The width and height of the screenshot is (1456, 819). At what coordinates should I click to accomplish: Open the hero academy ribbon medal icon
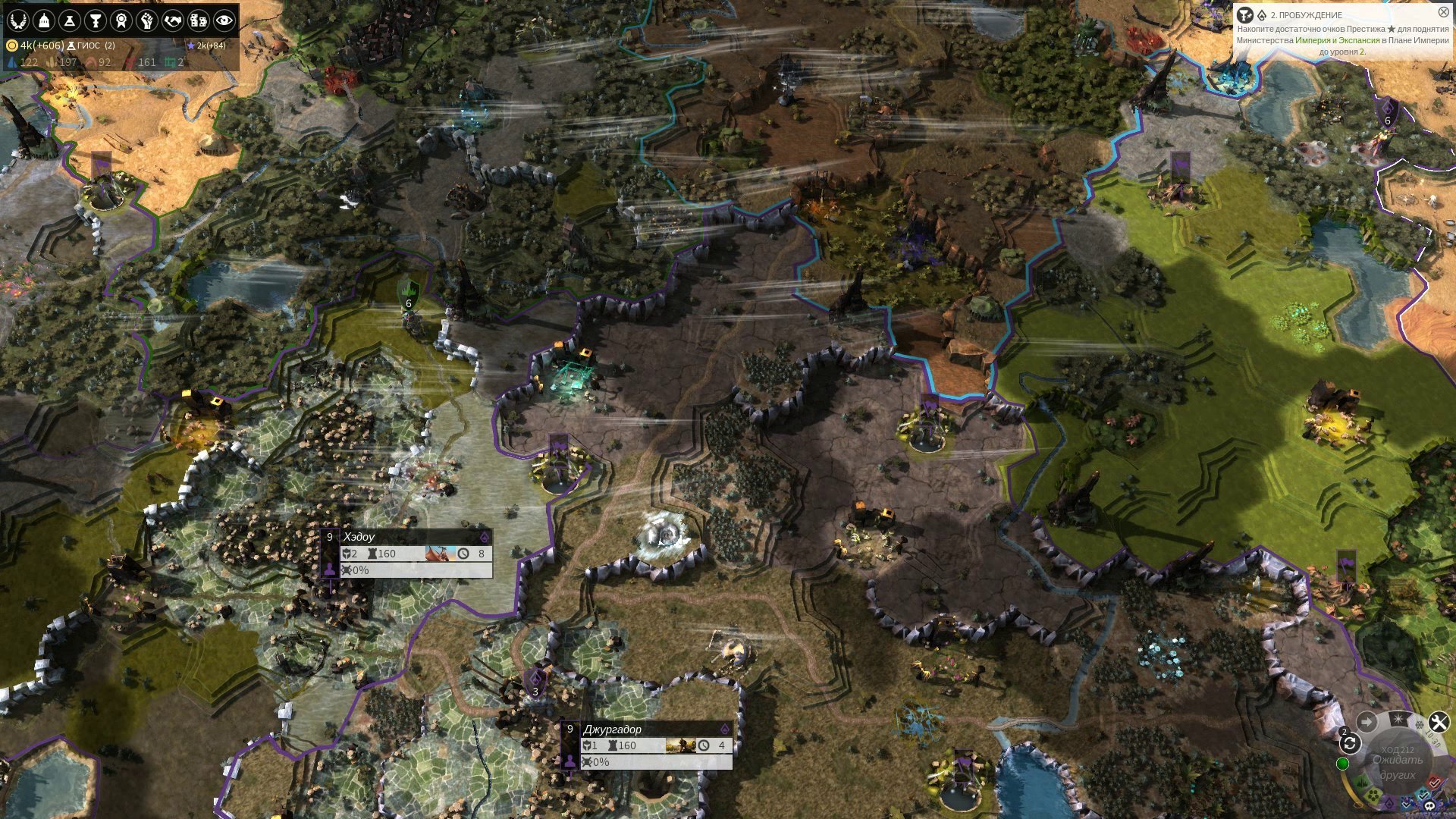pos(121,20)
